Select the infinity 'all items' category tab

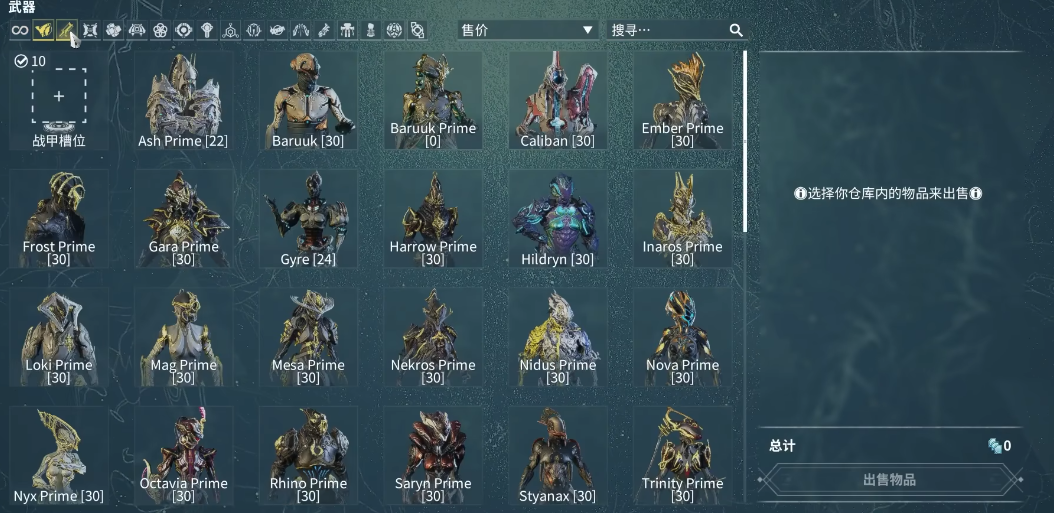click(19, 30)
